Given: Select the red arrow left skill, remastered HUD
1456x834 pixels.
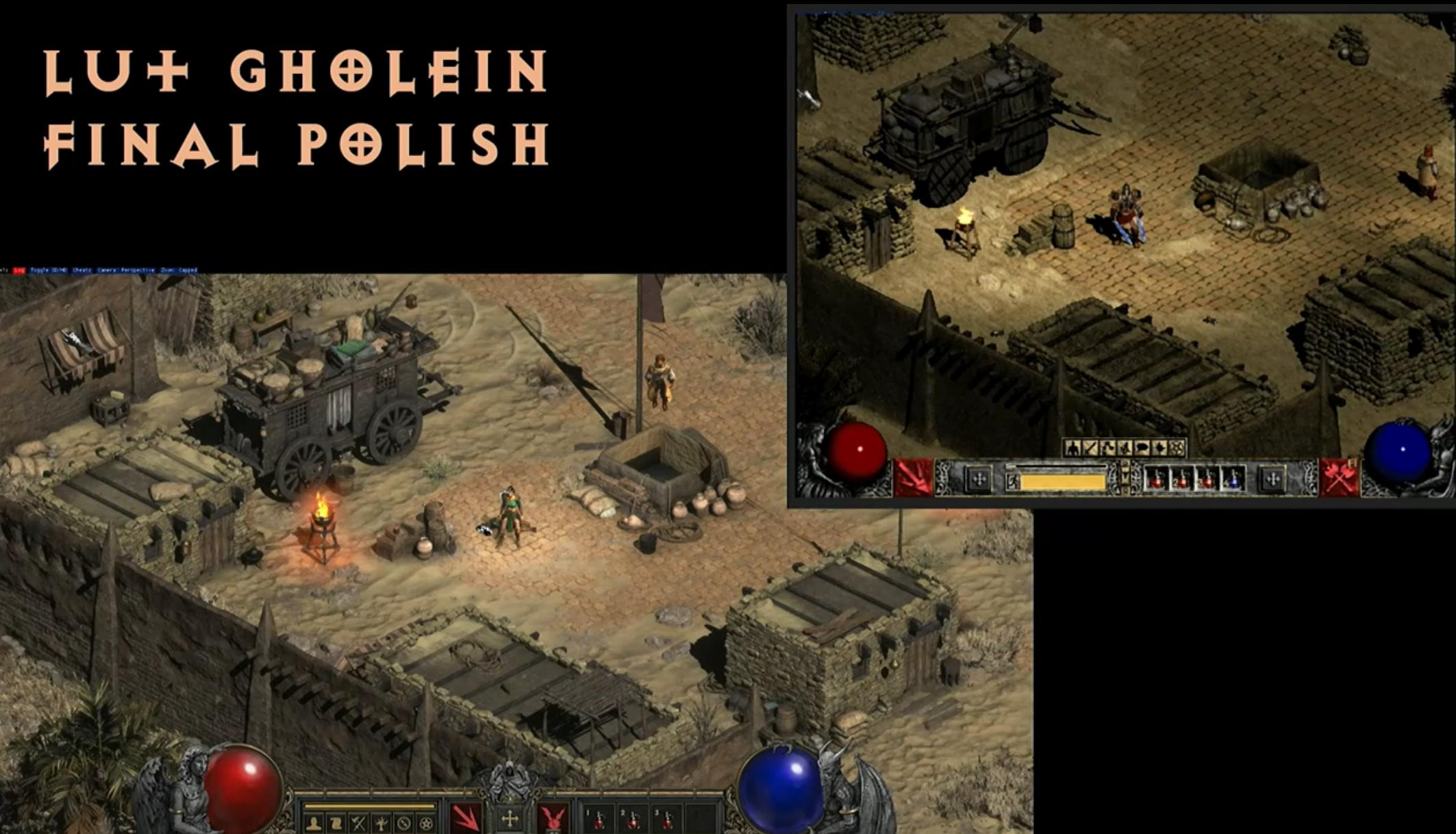Looking at the screenshot, I should coord(466,819).
